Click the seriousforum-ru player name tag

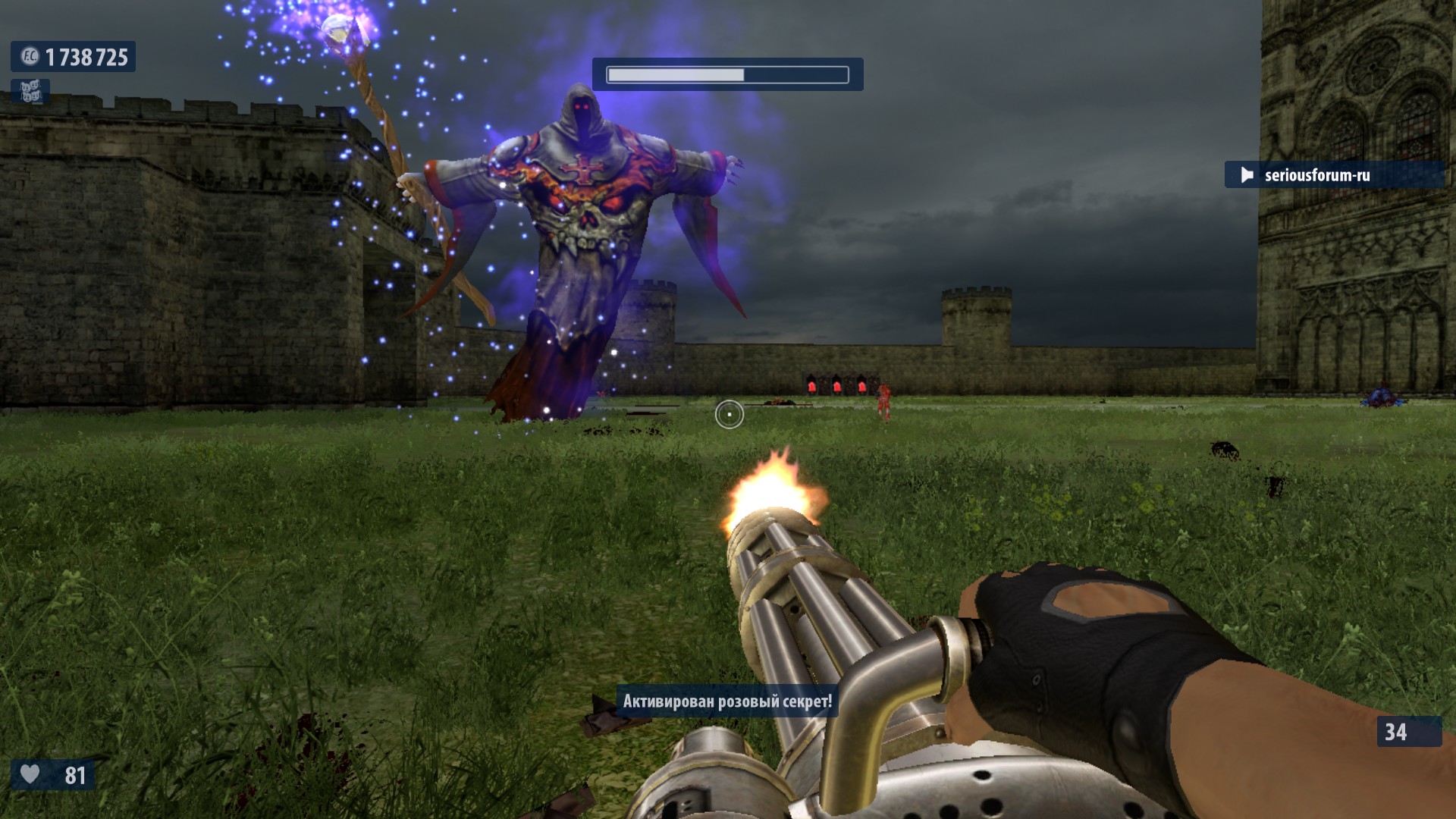1316,175
